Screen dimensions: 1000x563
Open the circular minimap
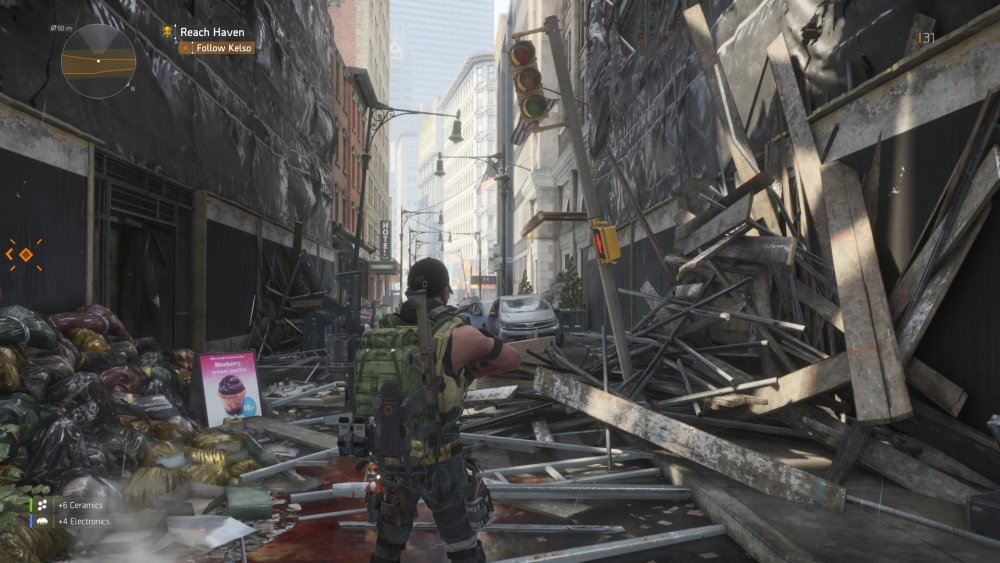pos(98,61)
